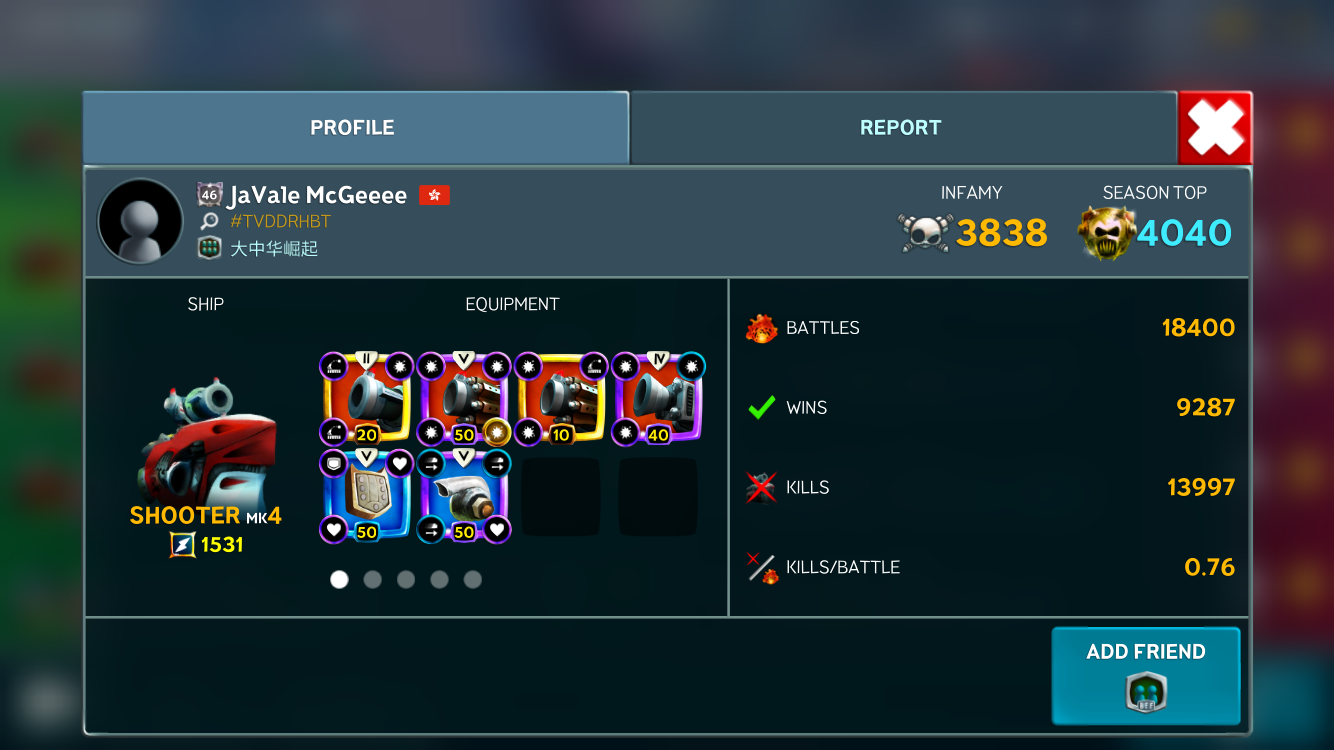
Task: Add JaVale McGeeee as a friend
Action: pos(1145,675)
